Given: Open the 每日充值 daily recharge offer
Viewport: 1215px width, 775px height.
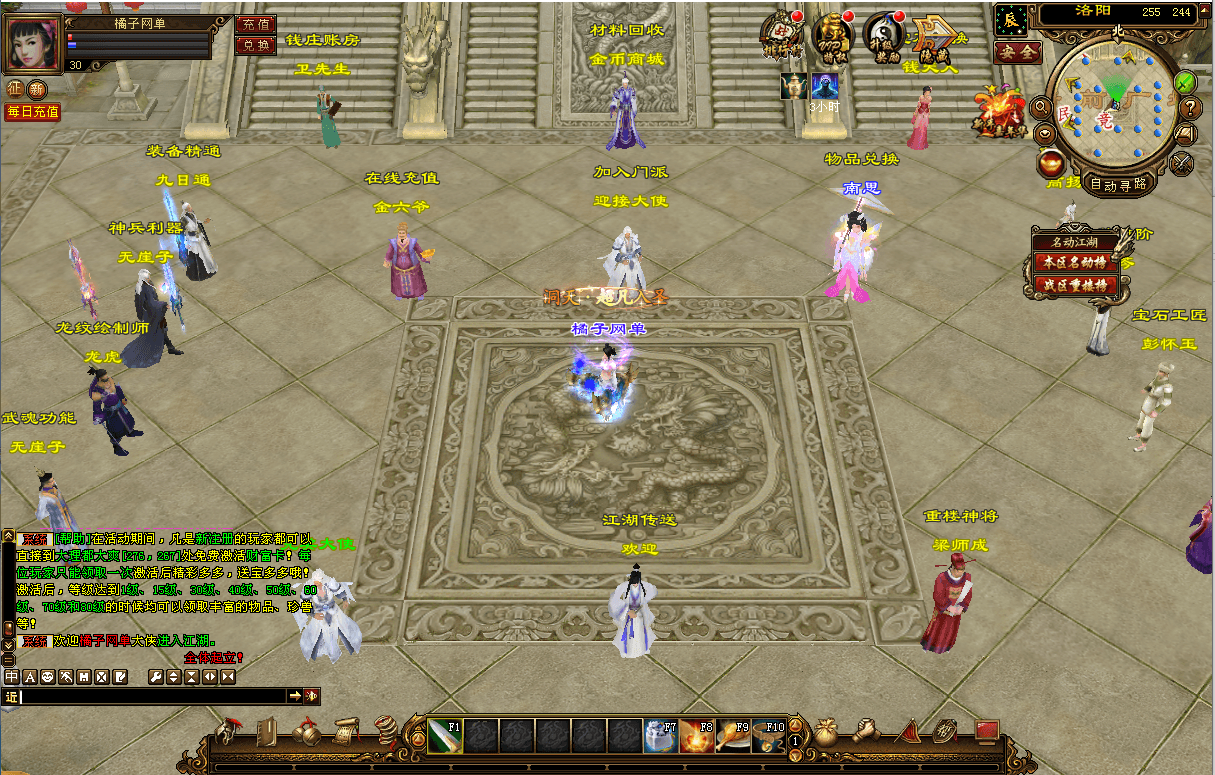Looking at the screenshot, I should coord(32,112).
